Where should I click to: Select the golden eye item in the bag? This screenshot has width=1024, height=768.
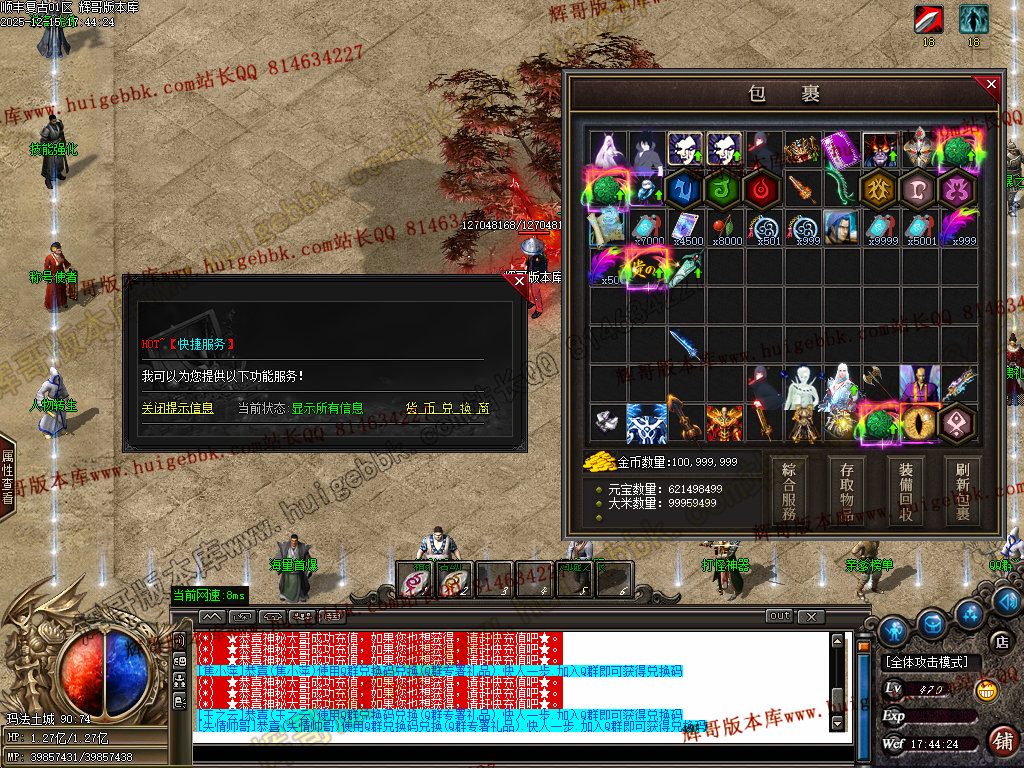tap(920, 423)
